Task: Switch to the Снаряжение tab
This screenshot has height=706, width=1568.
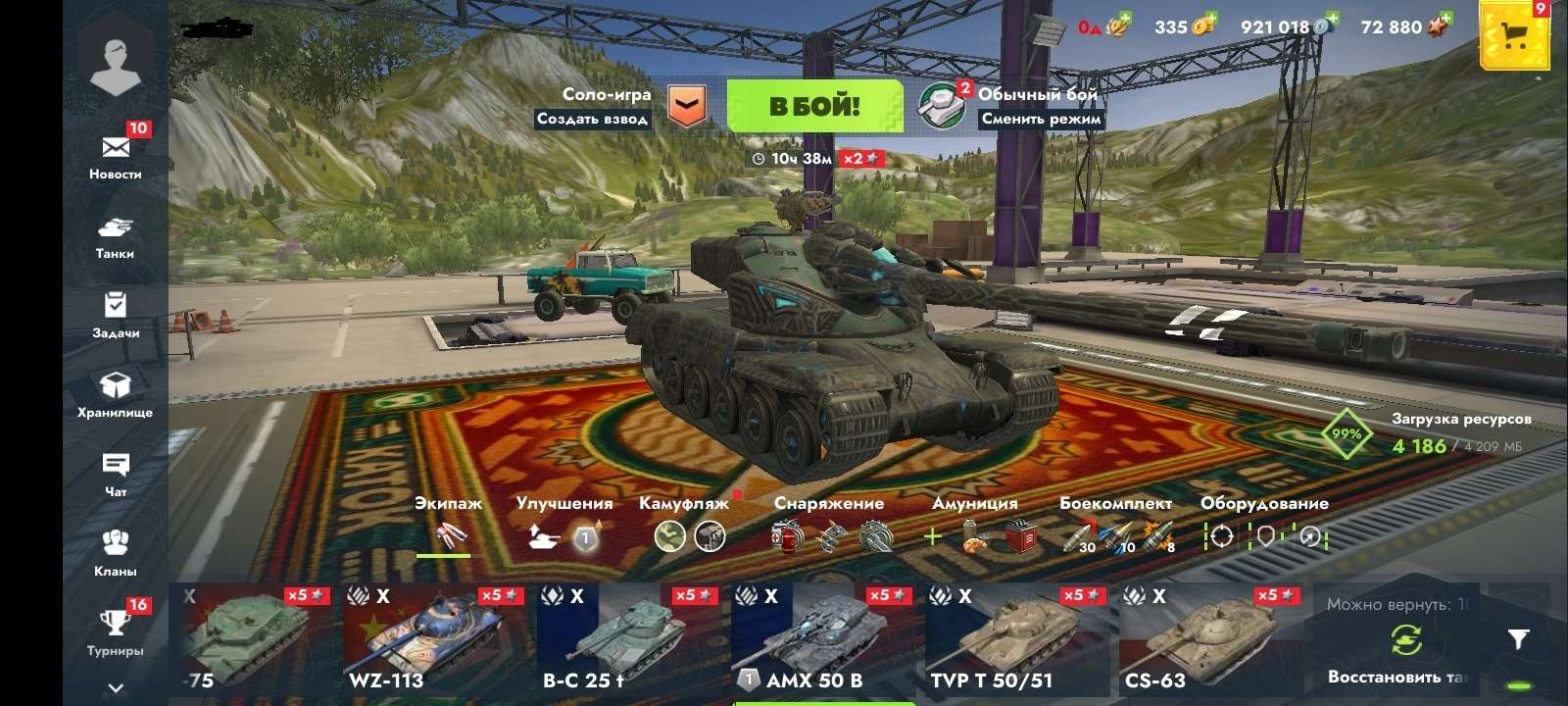Action: pos(829,503)
